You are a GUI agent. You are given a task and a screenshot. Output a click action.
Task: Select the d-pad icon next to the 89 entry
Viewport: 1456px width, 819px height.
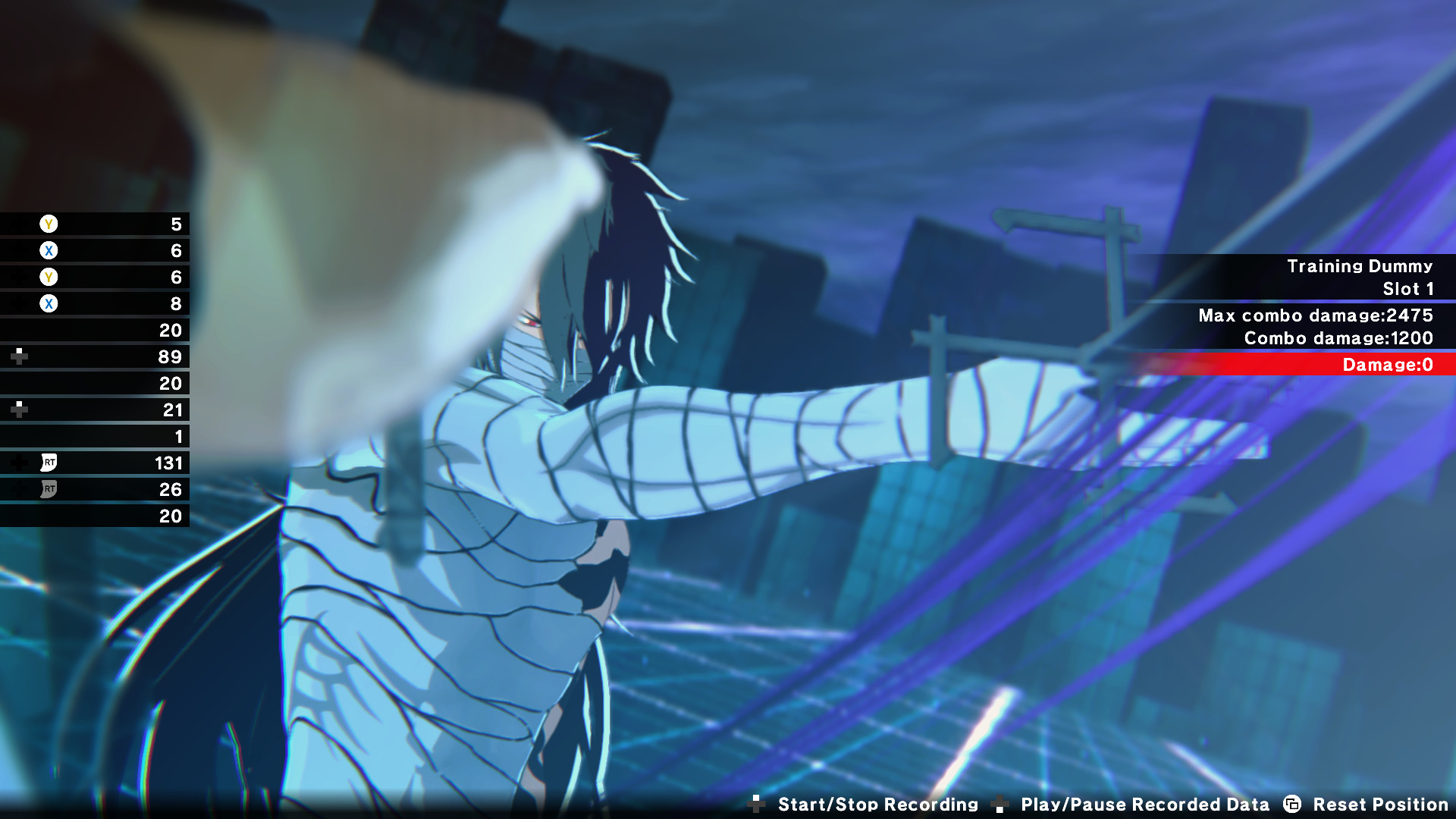pos(18,356)
